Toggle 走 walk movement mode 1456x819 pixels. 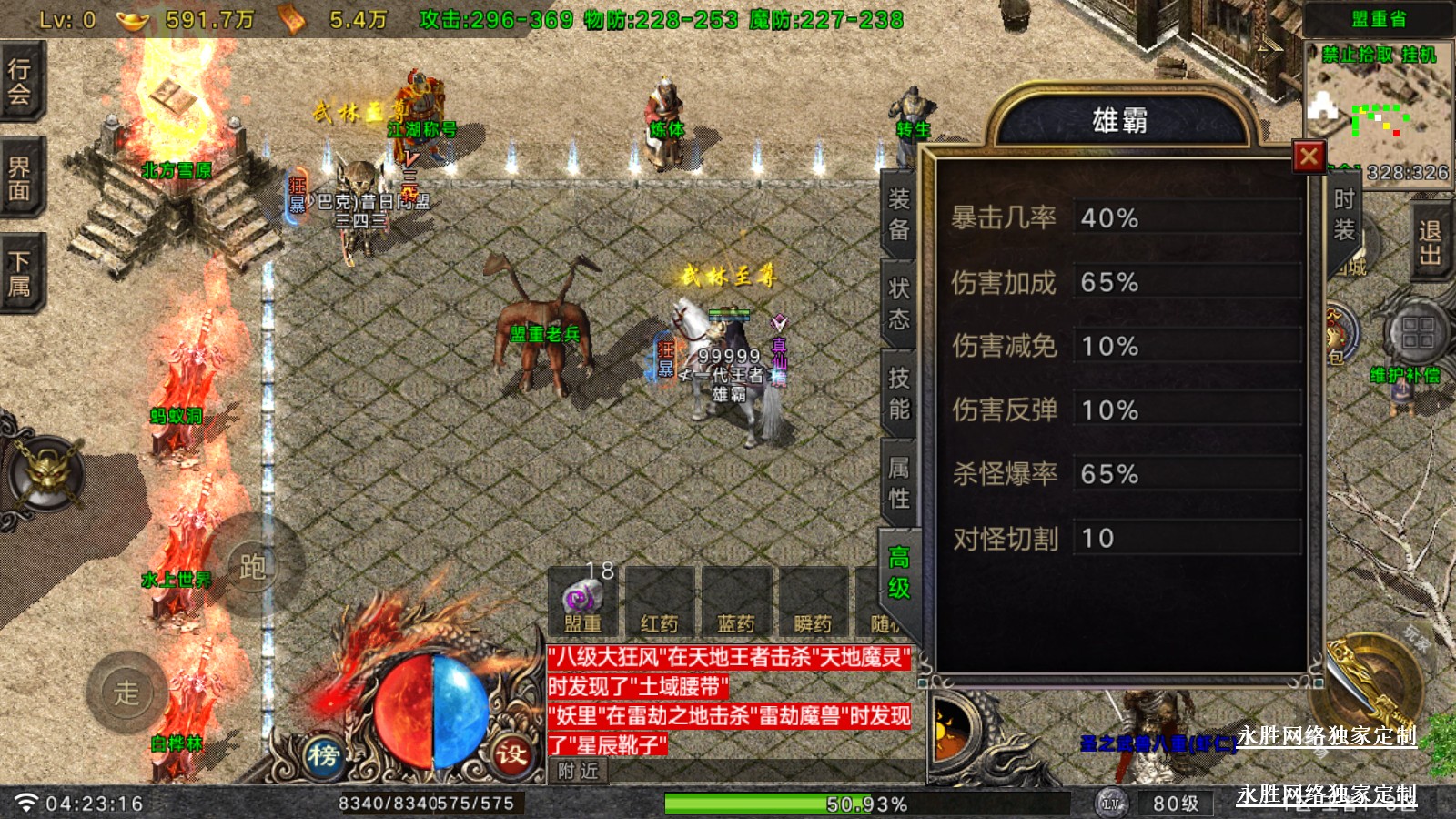click(126, 693)
